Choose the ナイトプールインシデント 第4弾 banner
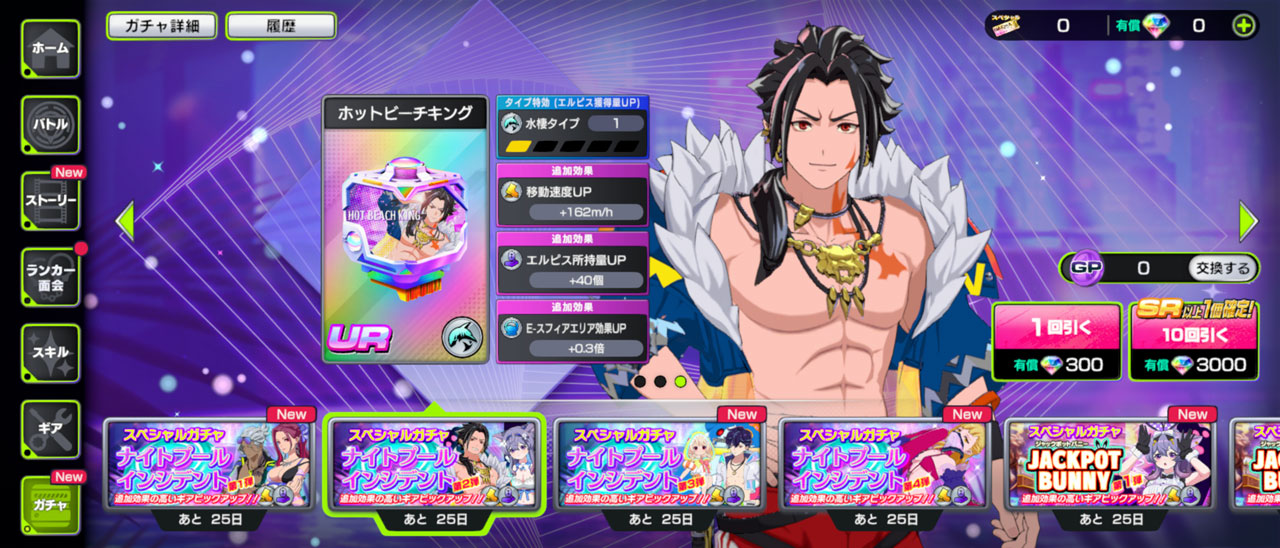Viewport: 1280px width, 548px height. click(x=886, y=464)
